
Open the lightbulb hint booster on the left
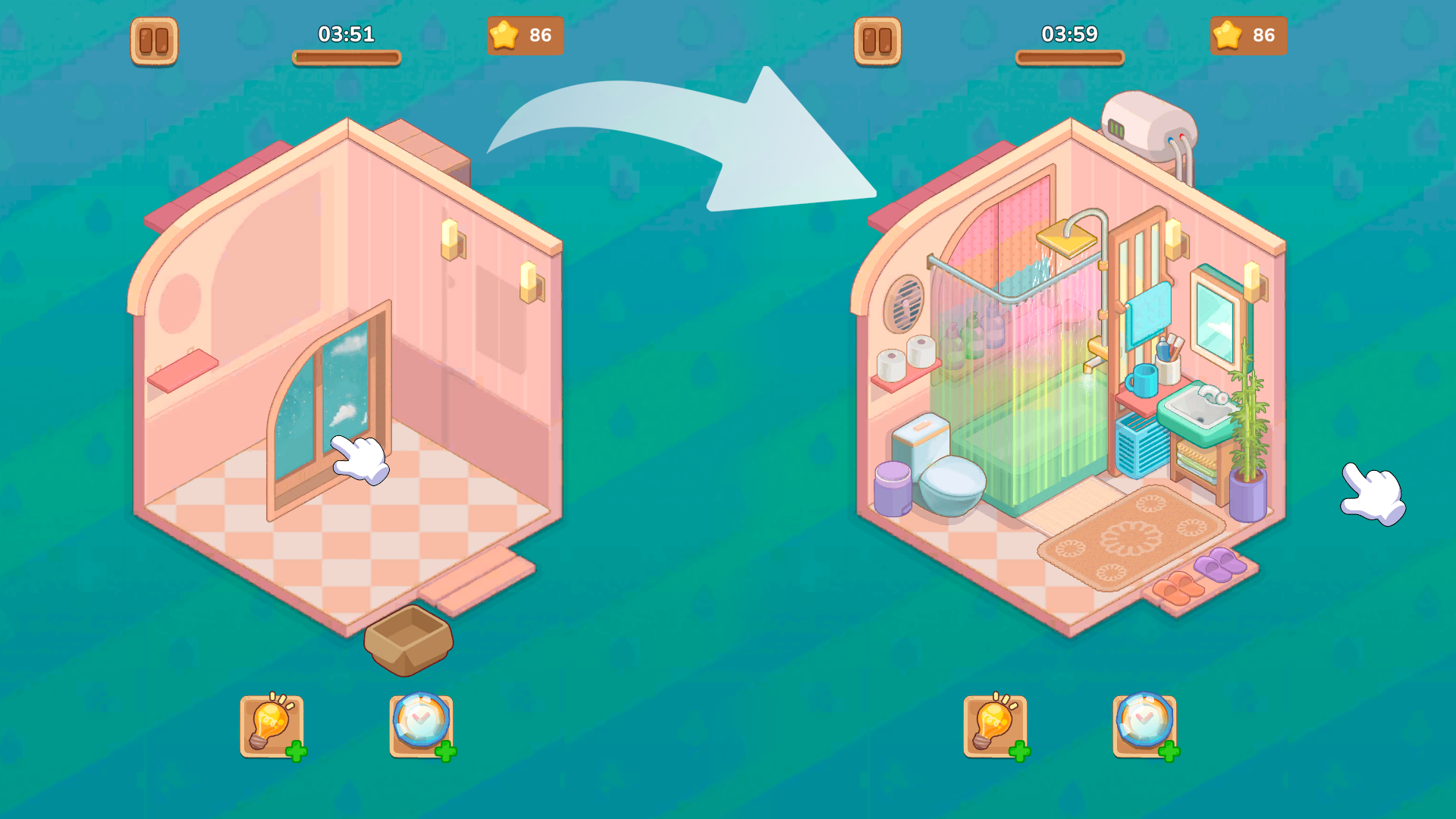[271, 726]
